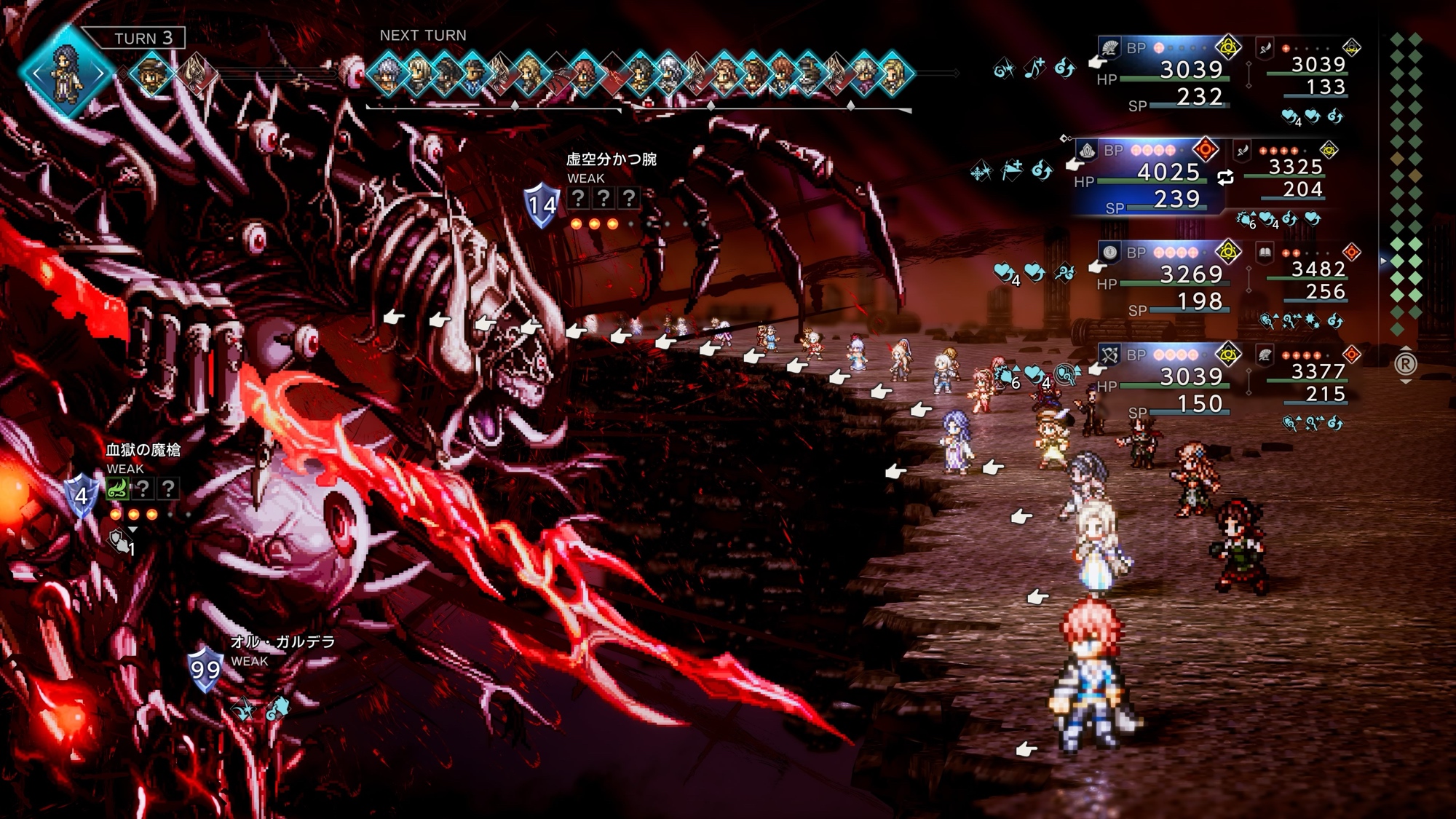This screenshot has width=1456, height=819.
Task: Click the snowflake buff icon beside 4025 HP panel
Action: 981,173
